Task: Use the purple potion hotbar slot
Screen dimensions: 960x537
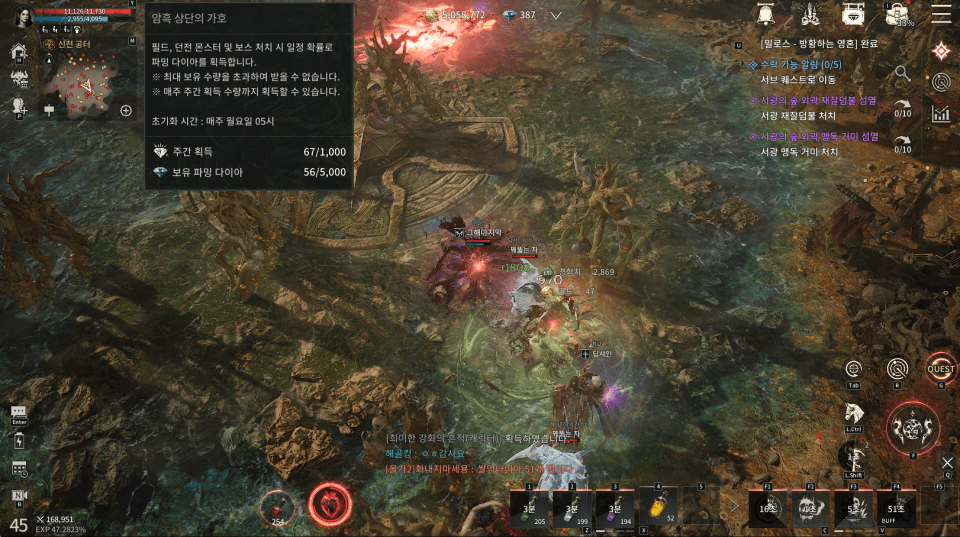Action: [x=616, y=505]
